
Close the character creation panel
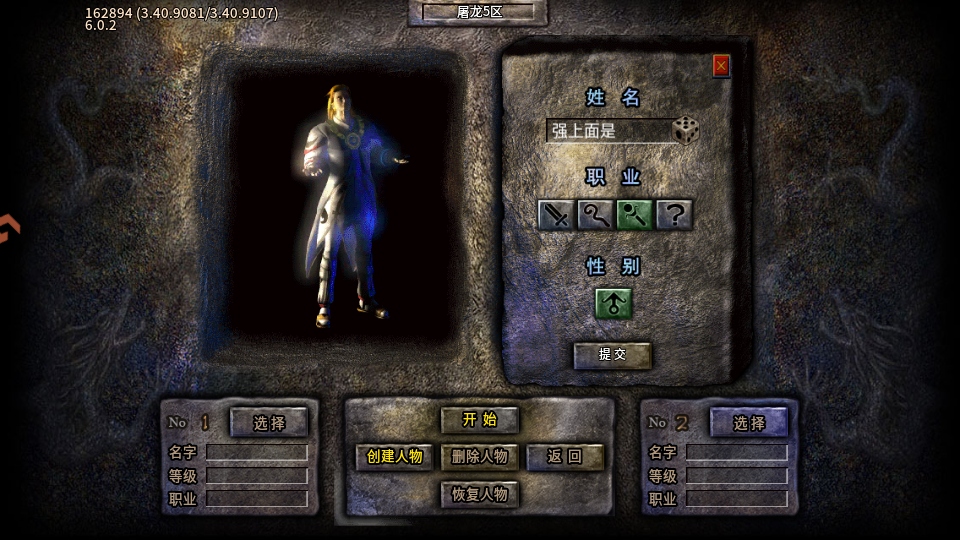721,66
